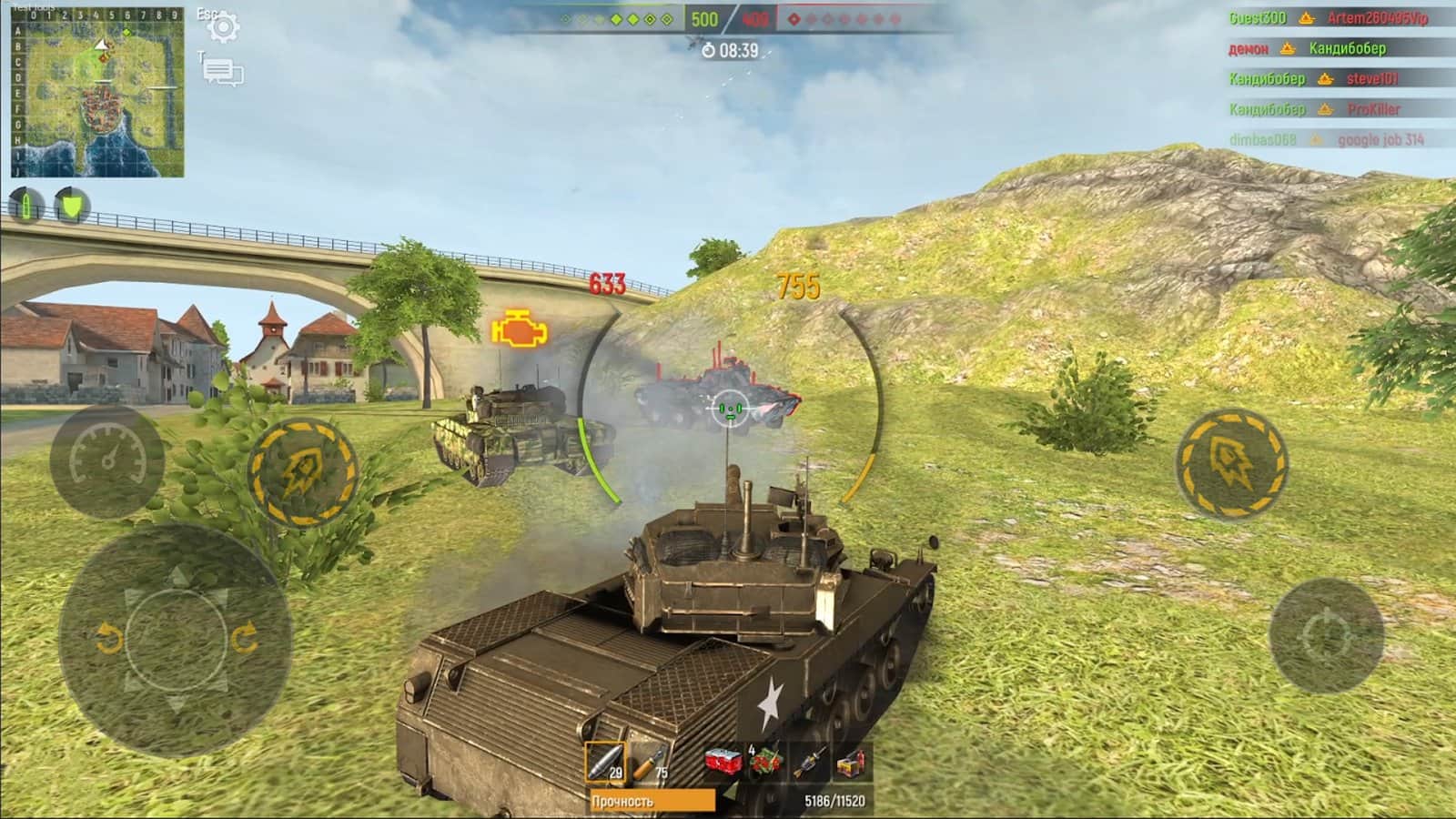Select the Guest300 kill feed entry
The image size is (1456, 819).
tap(1257, 18)
